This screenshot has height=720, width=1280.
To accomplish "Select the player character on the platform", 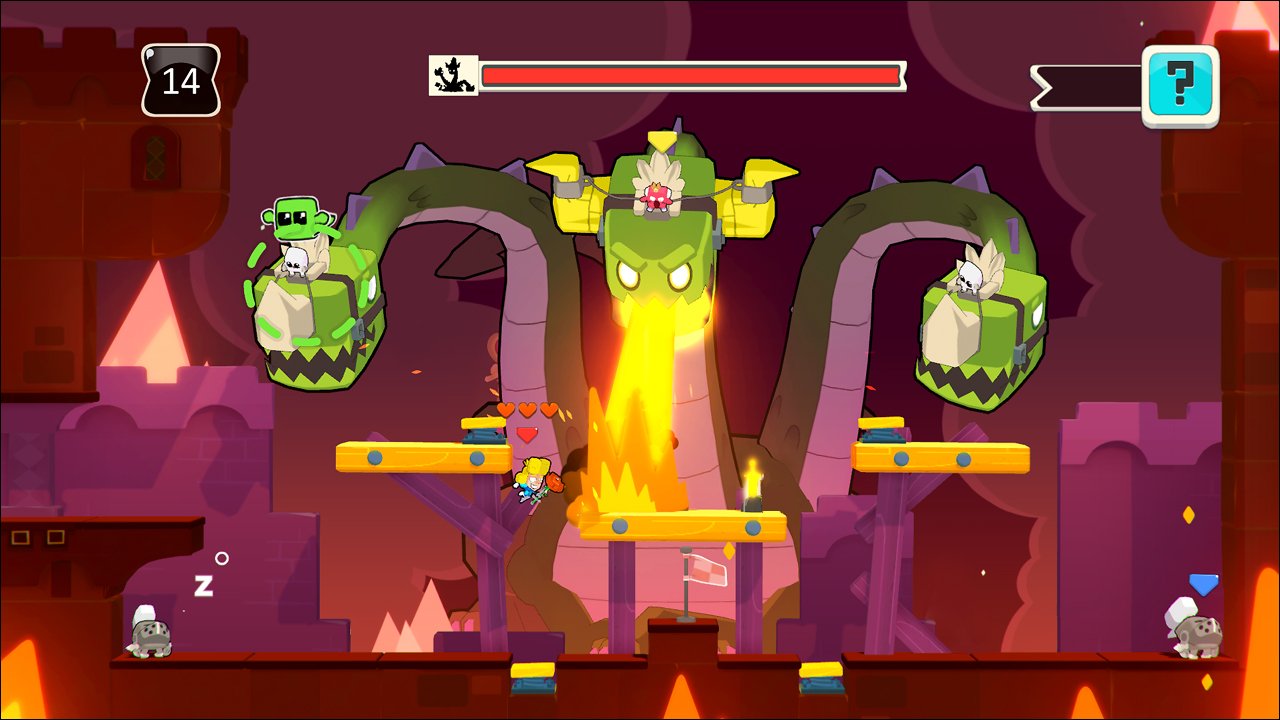I will (532, 480).
